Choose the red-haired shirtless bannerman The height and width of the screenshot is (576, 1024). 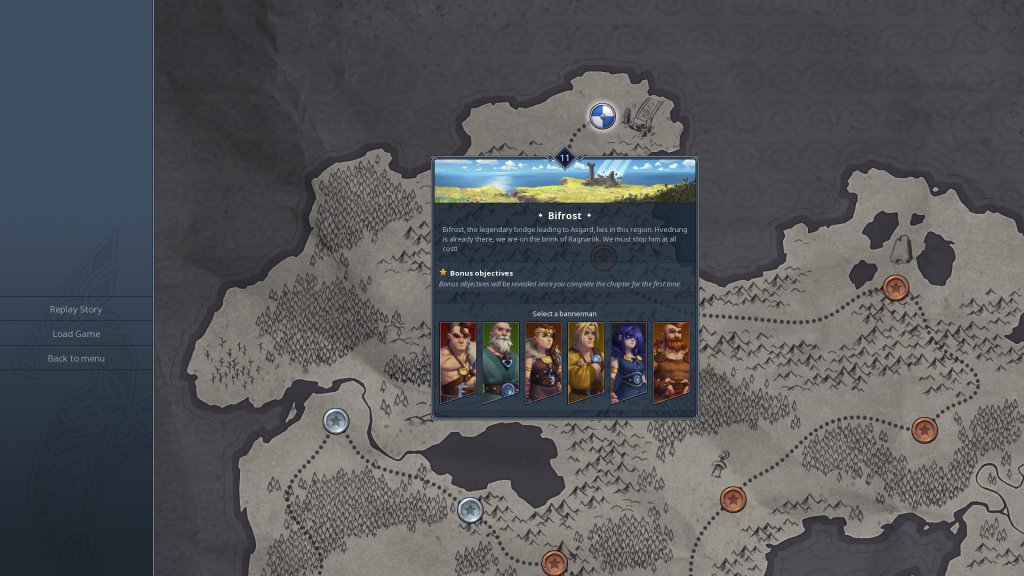point(458,362)
